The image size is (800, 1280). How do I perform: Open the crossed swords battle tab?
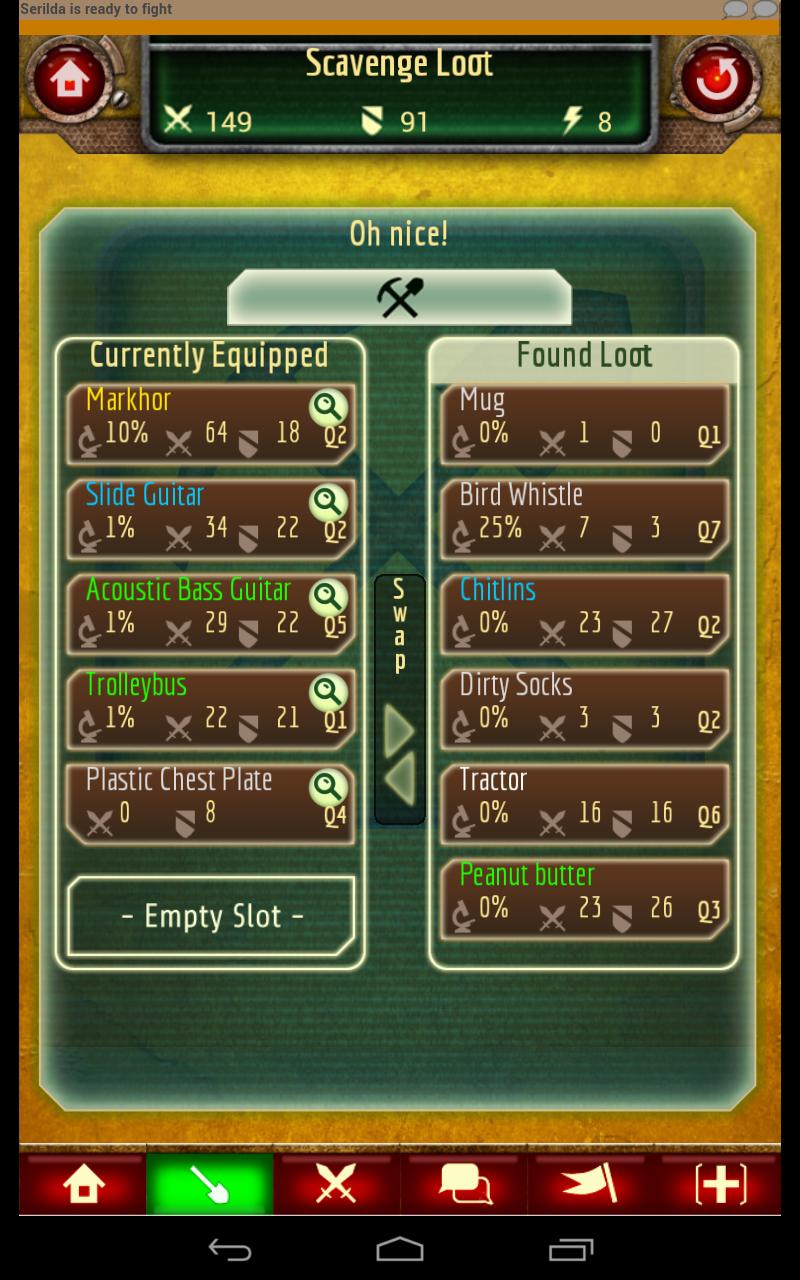[337, 1185]
